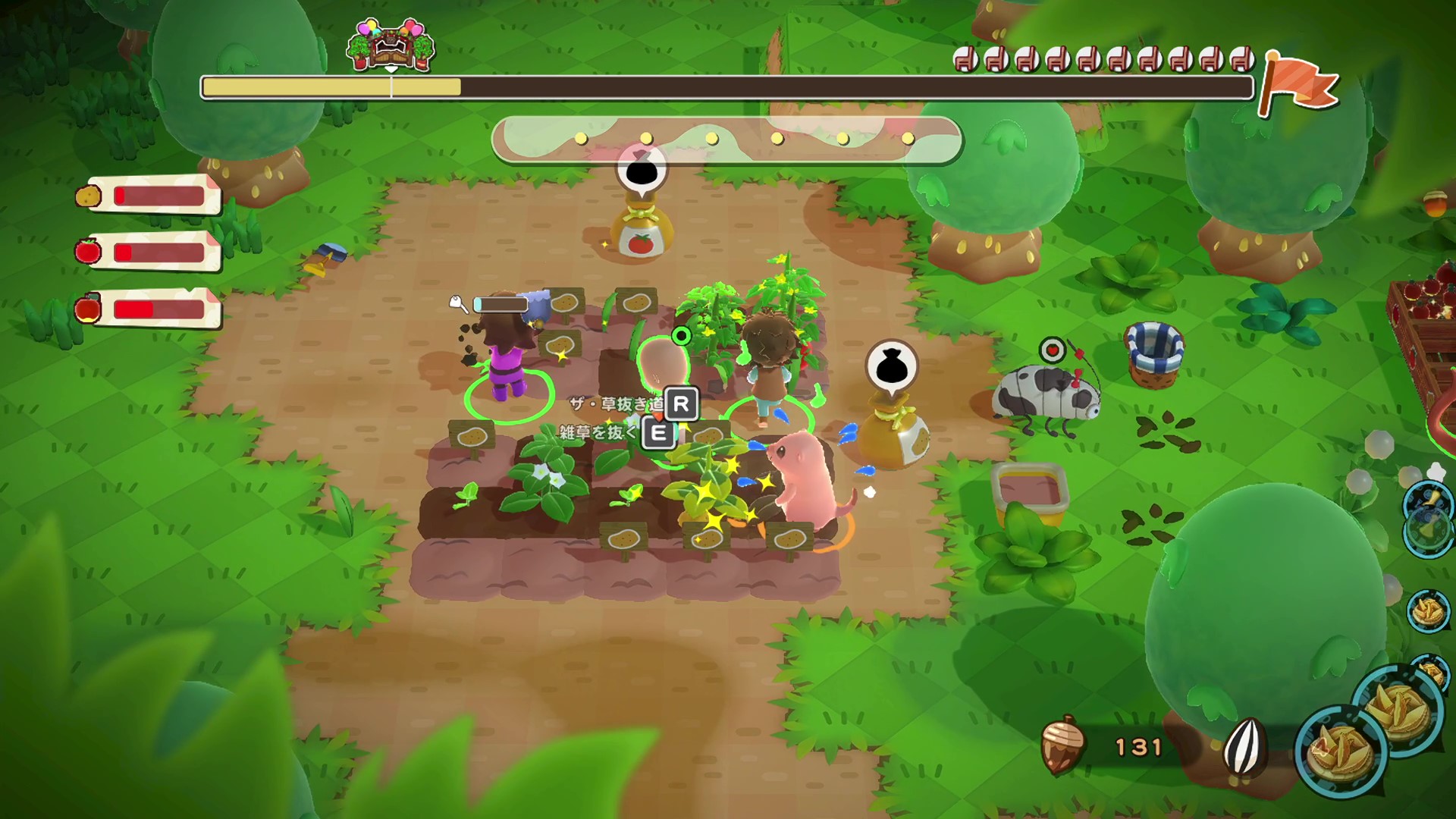
Task: Choose the fries basket bubble beside the sunflower seed
Action: pos(1340,748)
